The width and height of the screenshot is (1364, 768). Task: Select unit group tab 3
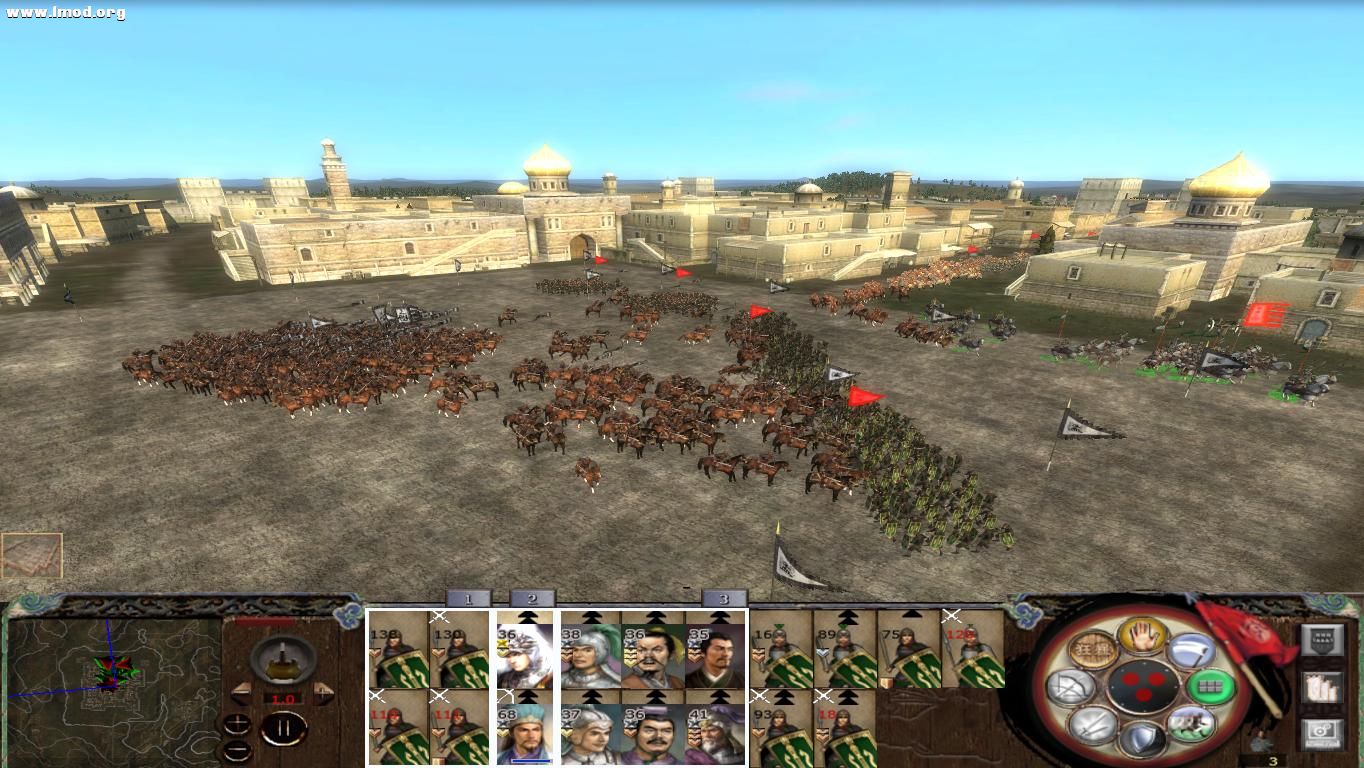723,598
